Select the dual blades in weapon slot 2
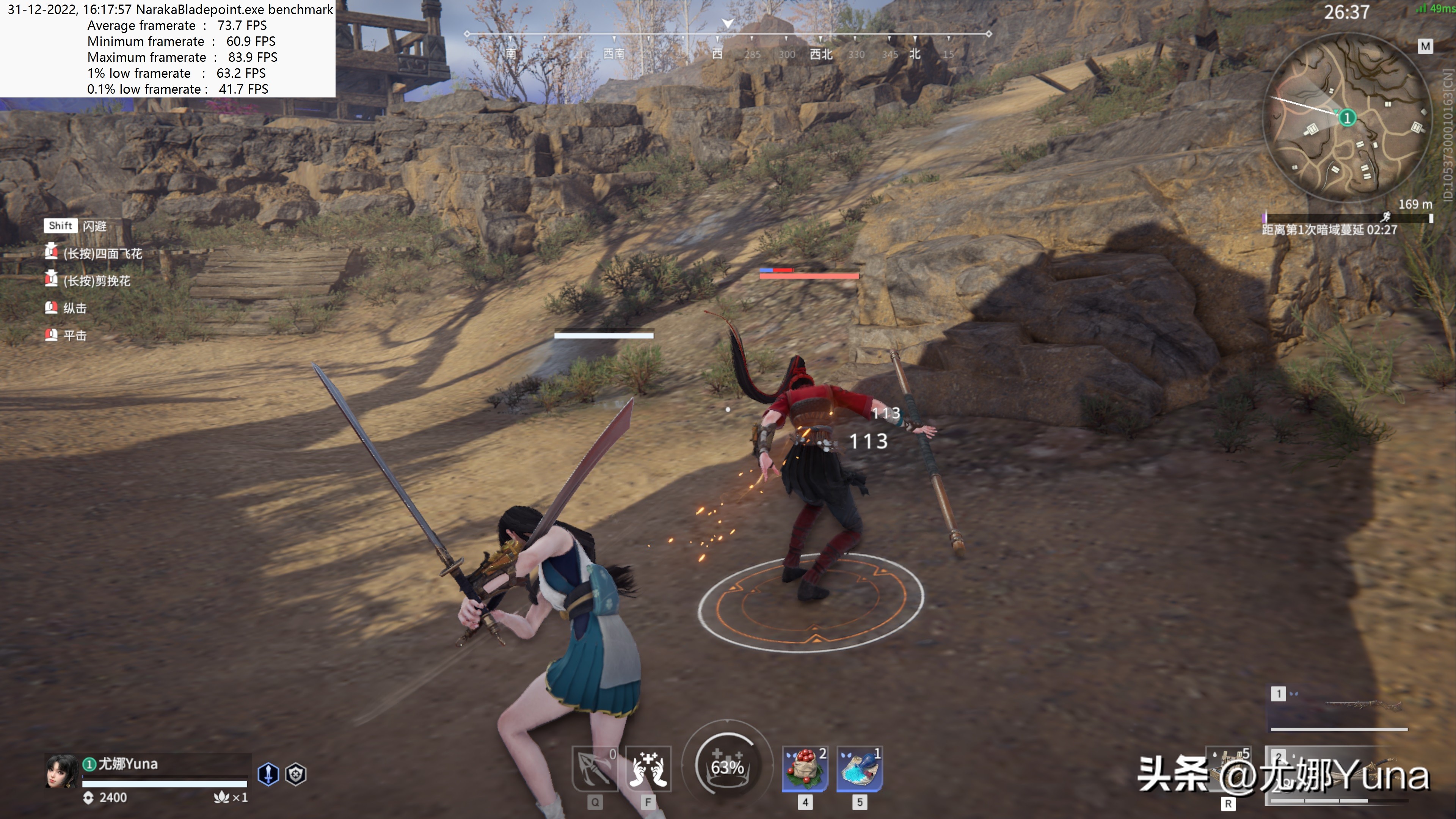 point(1357,774)
